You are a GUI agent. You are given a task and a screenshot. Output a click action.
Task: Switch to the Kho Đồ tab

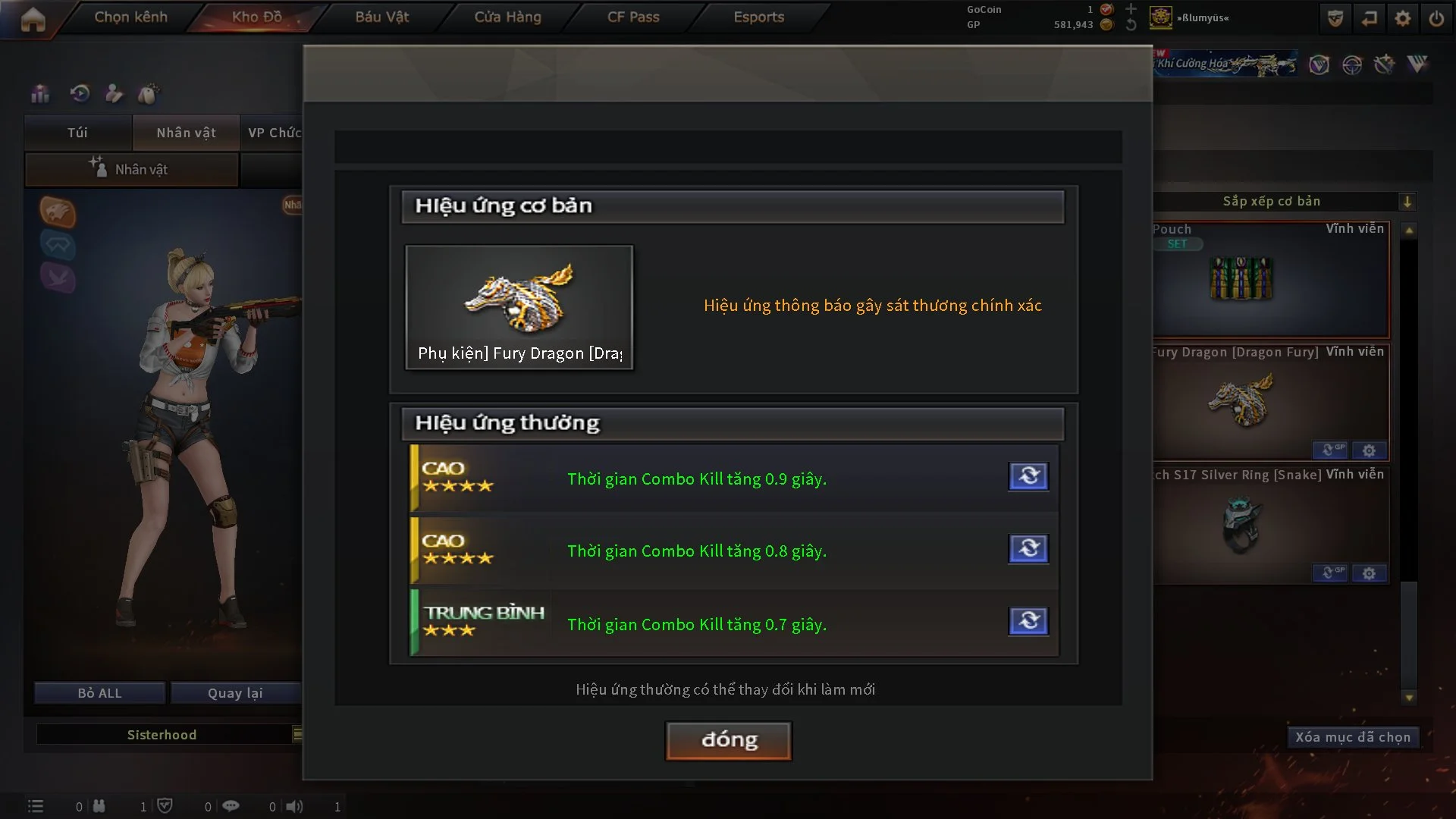click(256, 17)
